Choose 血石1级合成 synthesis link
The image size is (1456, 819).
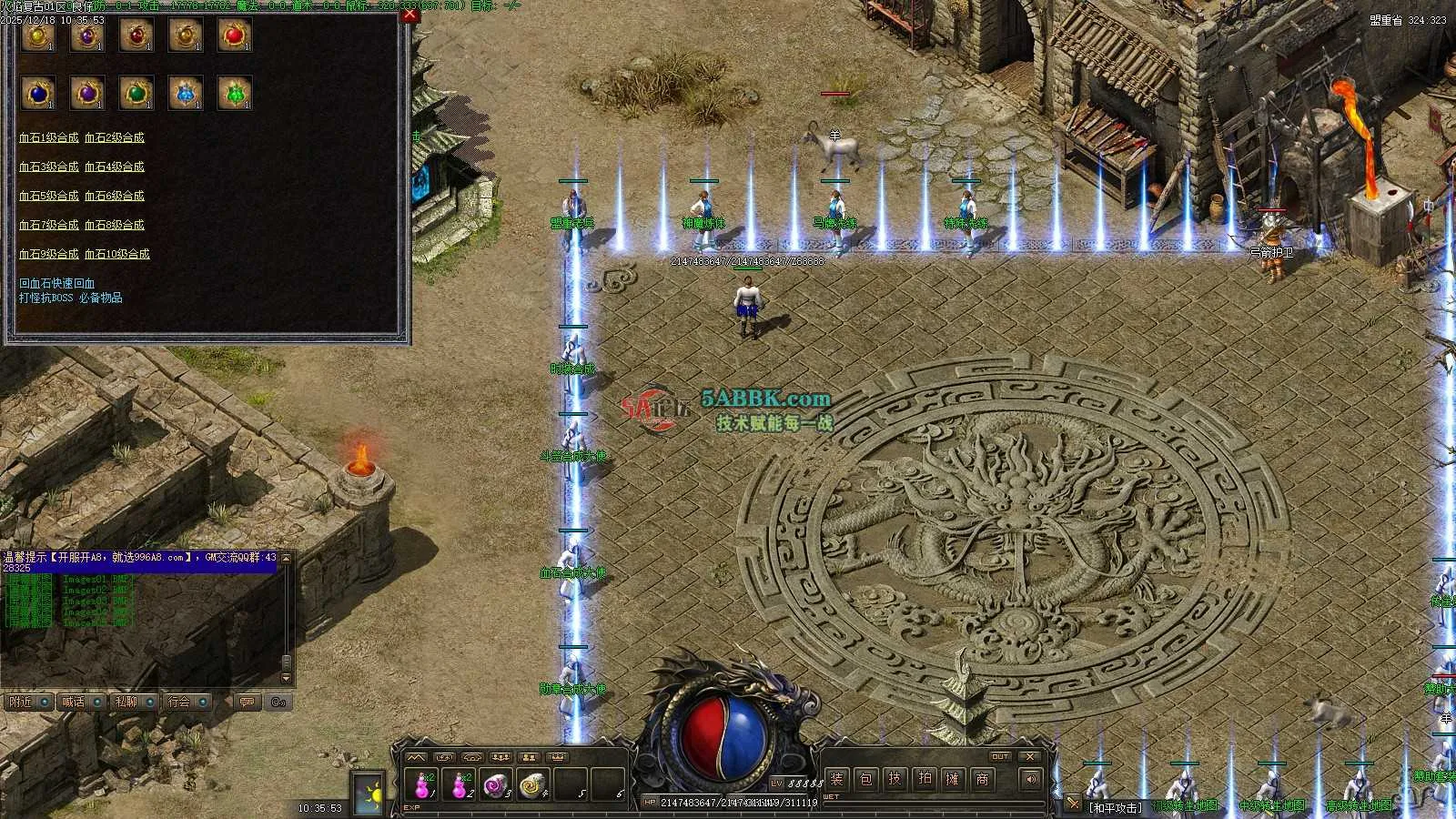click(48, 138)
